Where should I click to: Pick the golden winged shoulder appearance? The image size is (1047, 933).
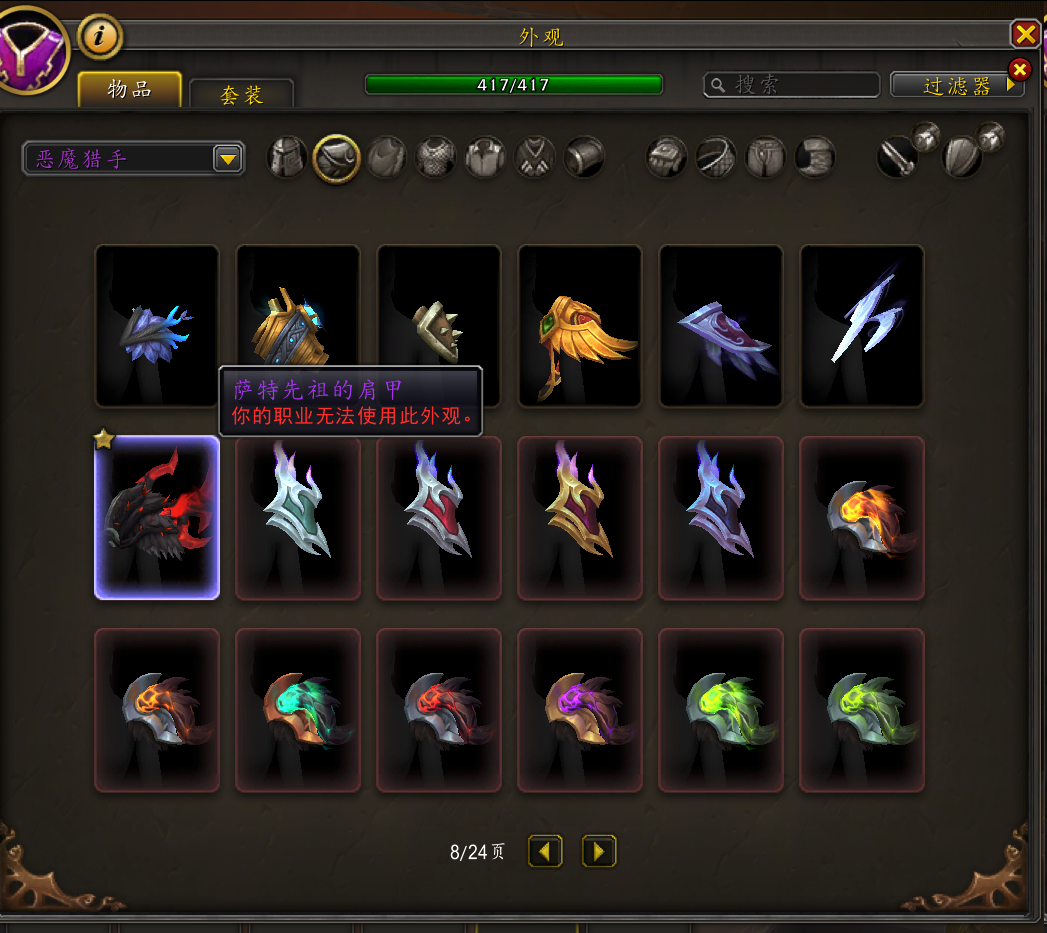(x=580, y=326)
